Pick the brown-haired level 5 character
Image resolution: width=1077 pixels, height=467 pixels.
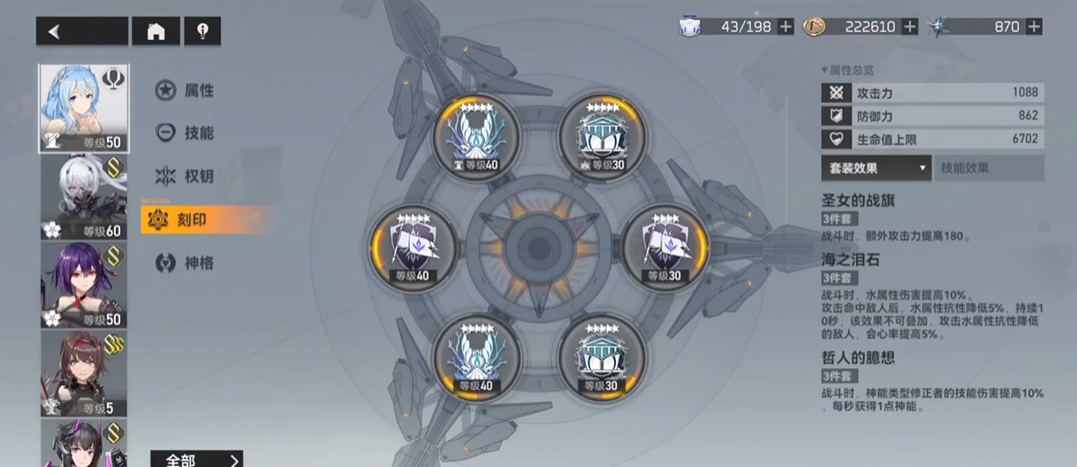point(83,374)
